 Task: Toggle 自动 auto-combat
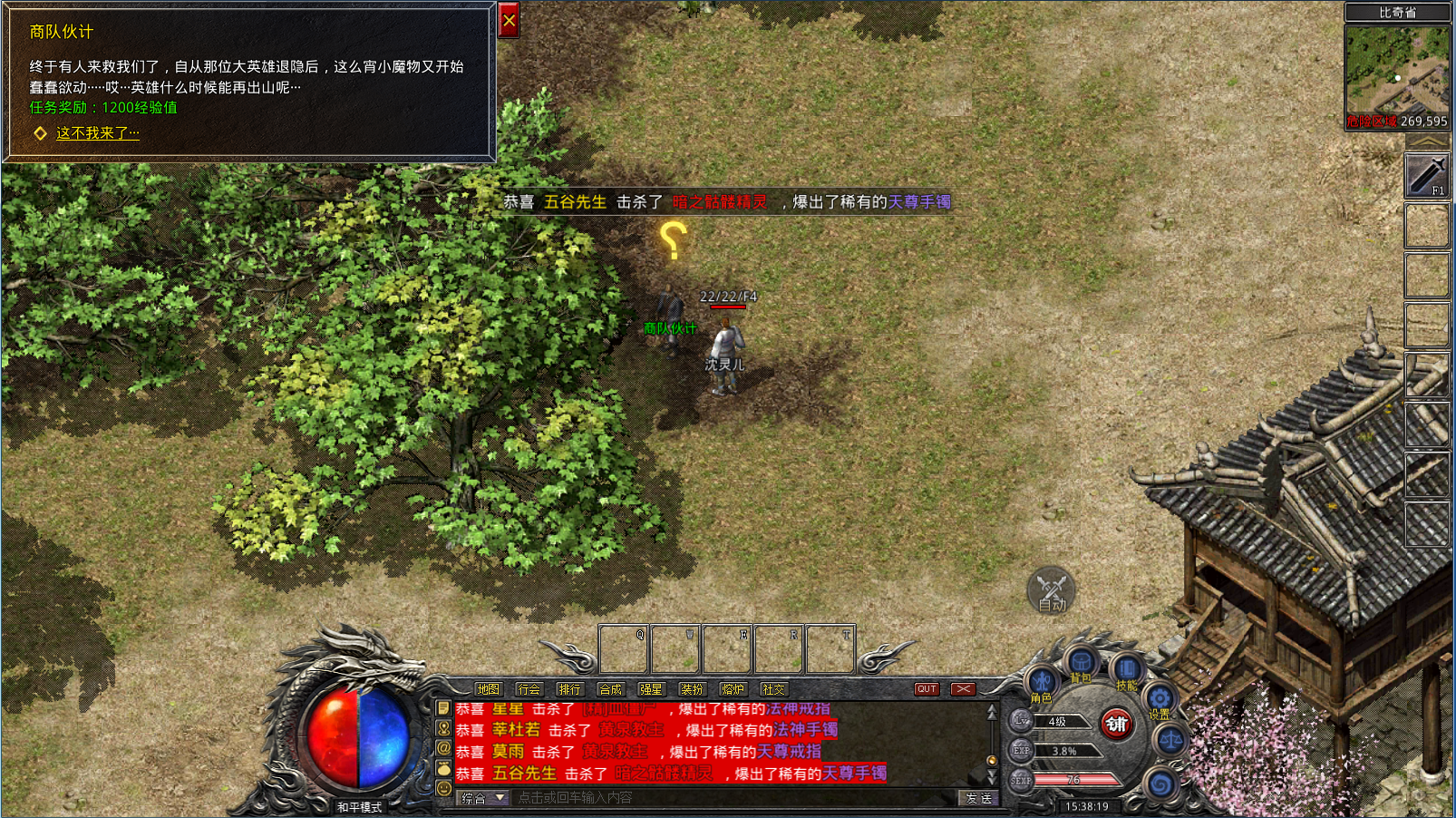[x=1051, y=590]
